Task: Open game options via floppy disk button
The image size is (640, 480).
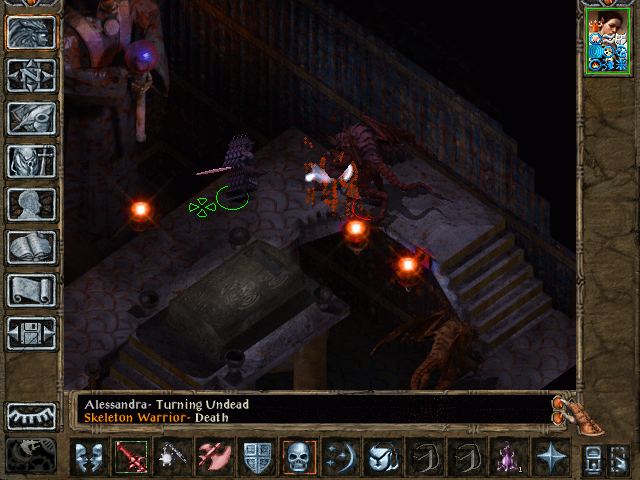Action: point(31,333)
